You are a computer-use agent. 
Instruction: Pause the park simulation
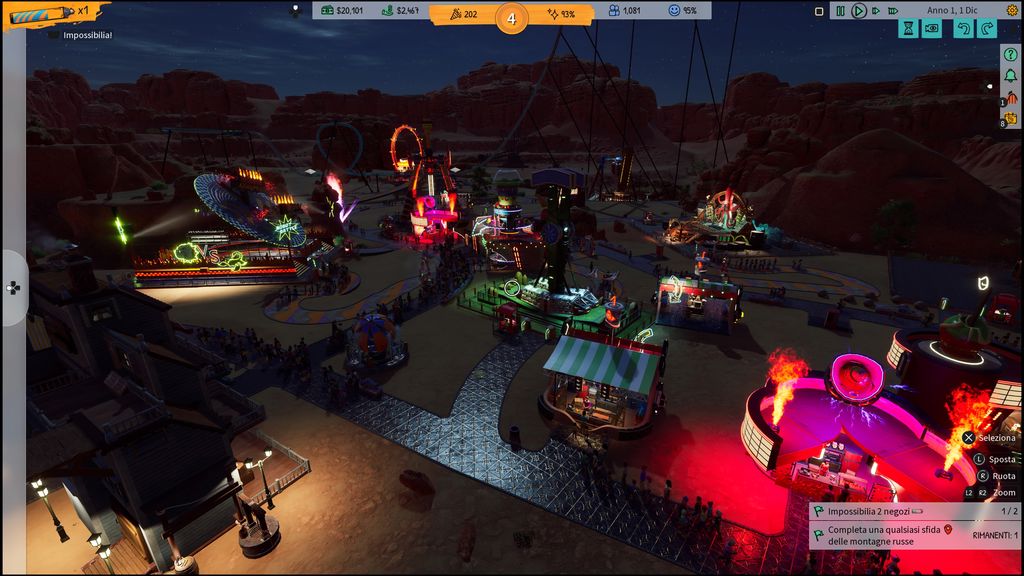[x=840, y=11]
